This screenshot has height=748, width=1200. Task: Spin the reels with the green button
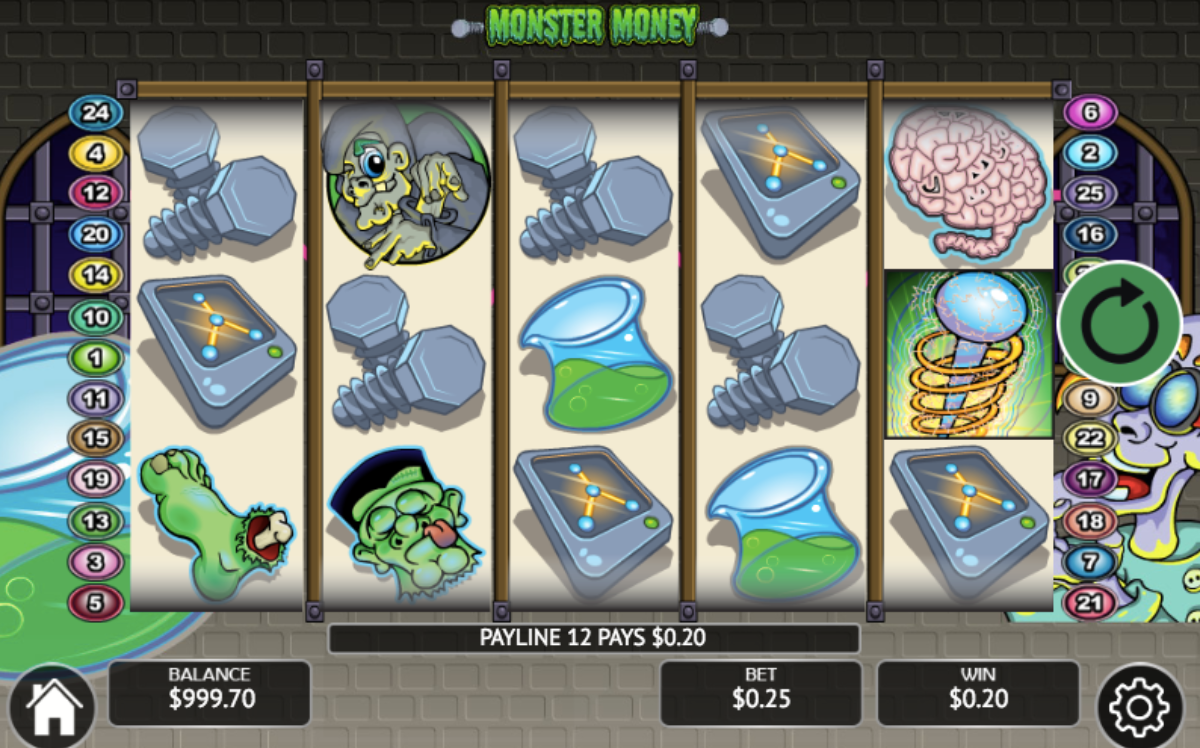tap(1119, 323)
